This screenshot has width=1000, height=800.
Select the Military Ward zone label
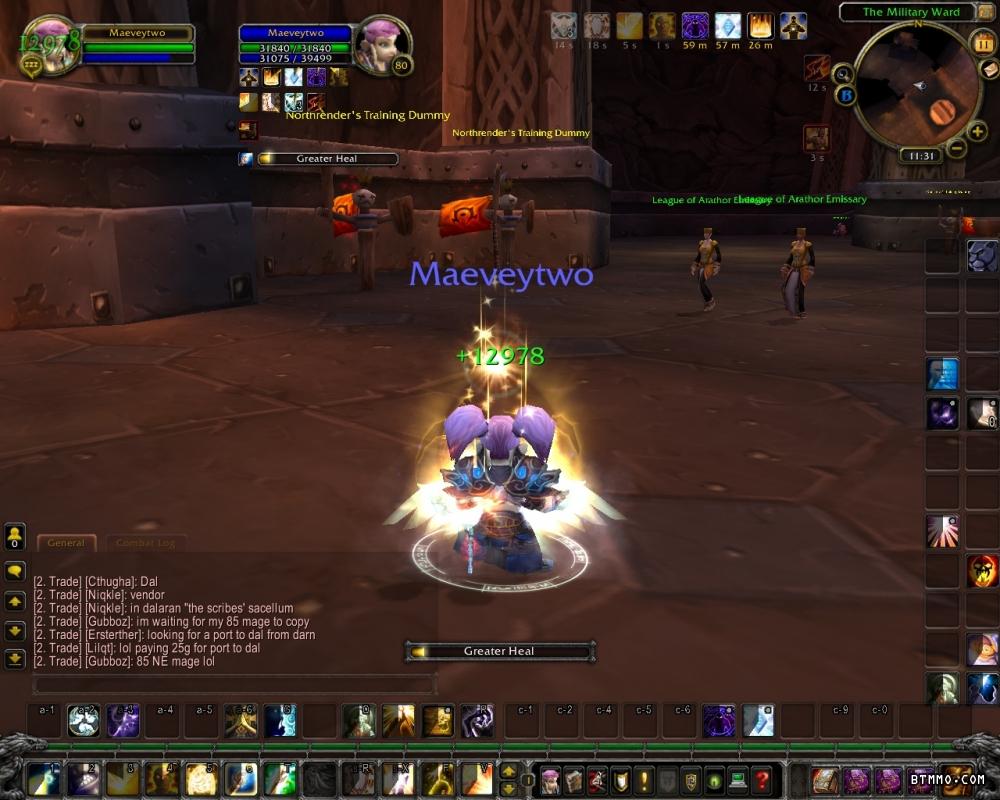pos(910,12)
